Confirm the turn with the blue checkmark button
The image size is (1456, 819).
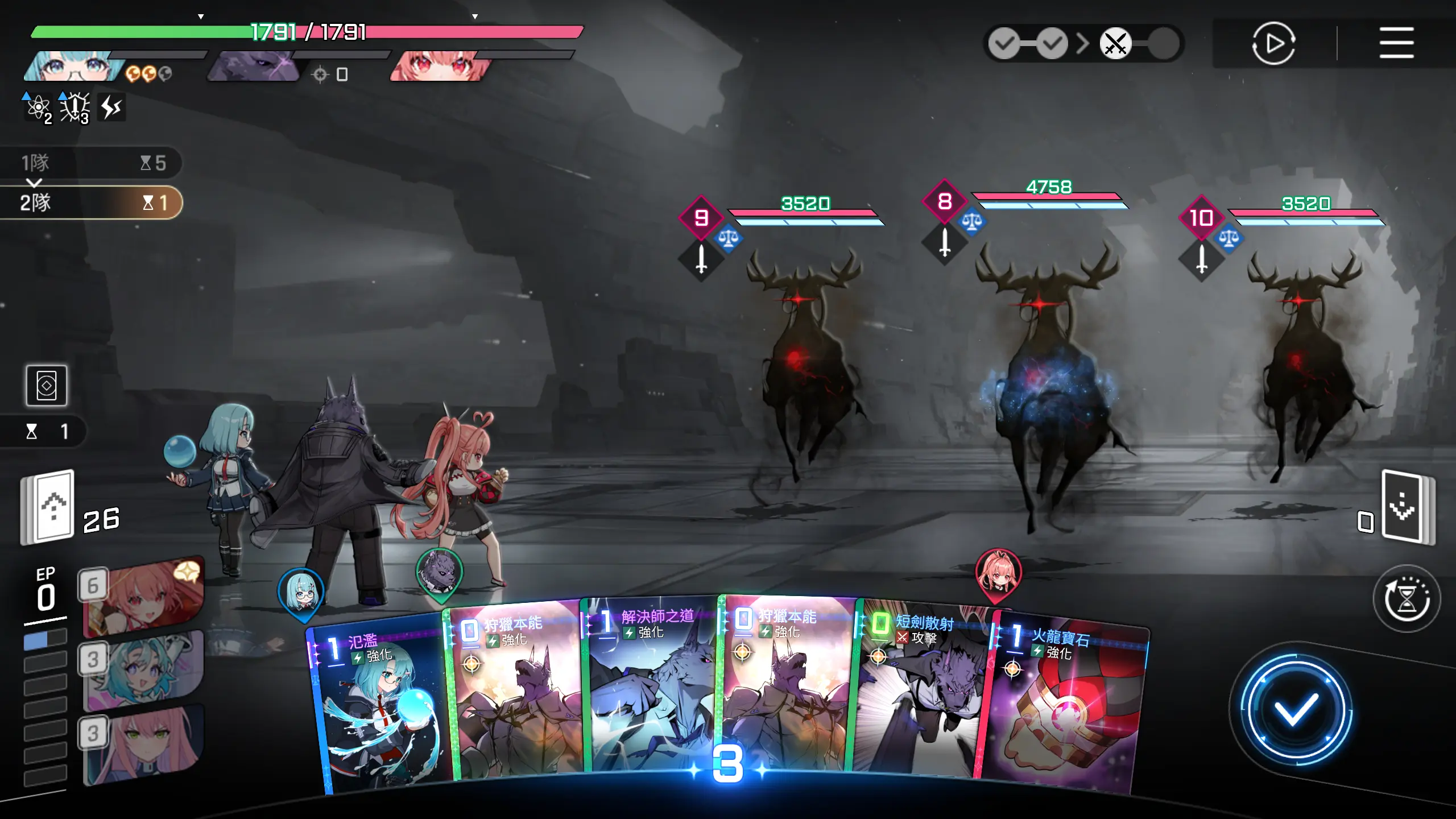(x=1296, y=709)
